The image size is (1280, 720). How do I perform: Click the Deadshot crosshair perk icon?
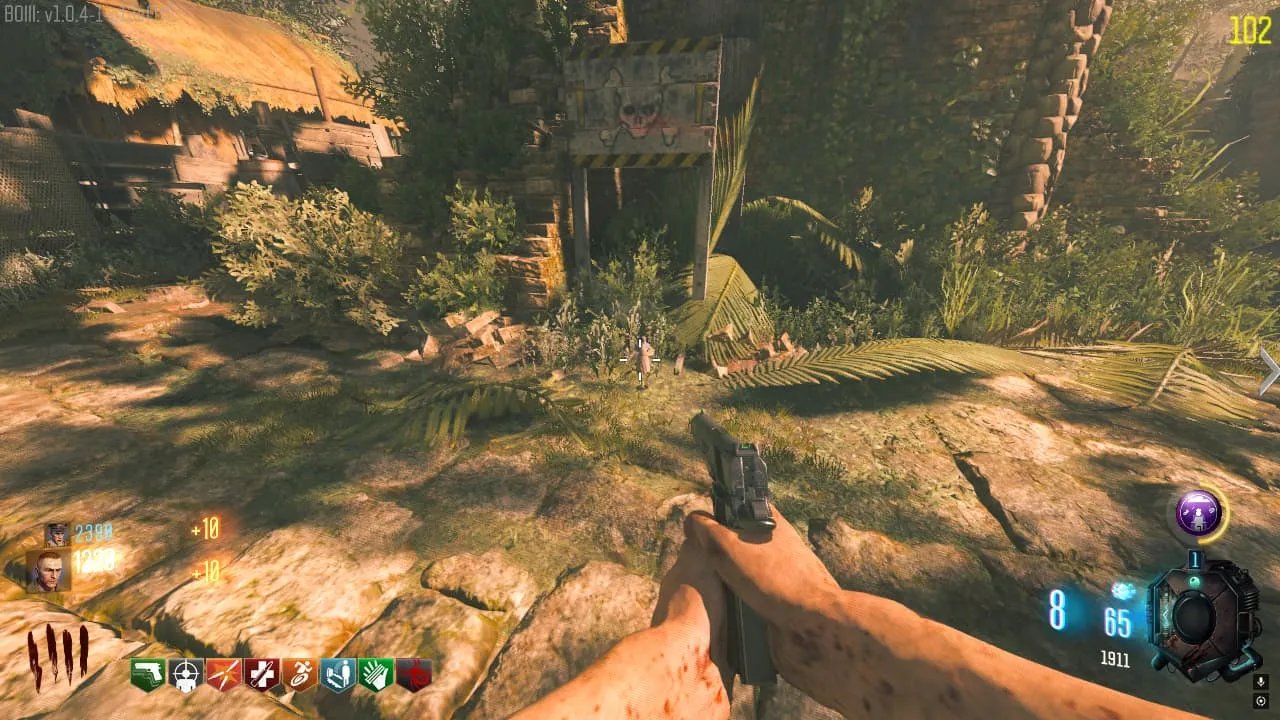[185, 675]
